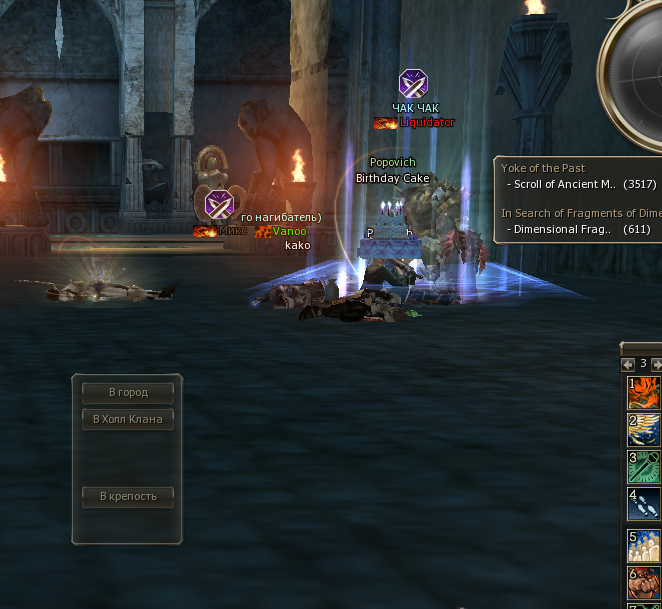Choose the "В город" respawn button
The image size is (662, 609).
128,393
